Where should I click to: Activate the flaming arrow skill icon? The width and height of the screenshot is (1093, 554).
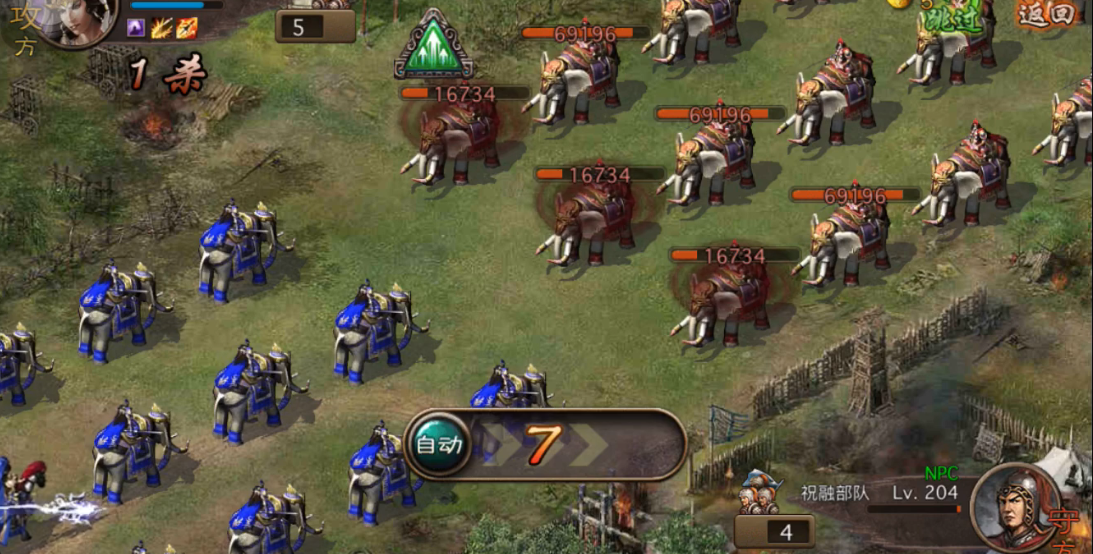coord(187,28)
